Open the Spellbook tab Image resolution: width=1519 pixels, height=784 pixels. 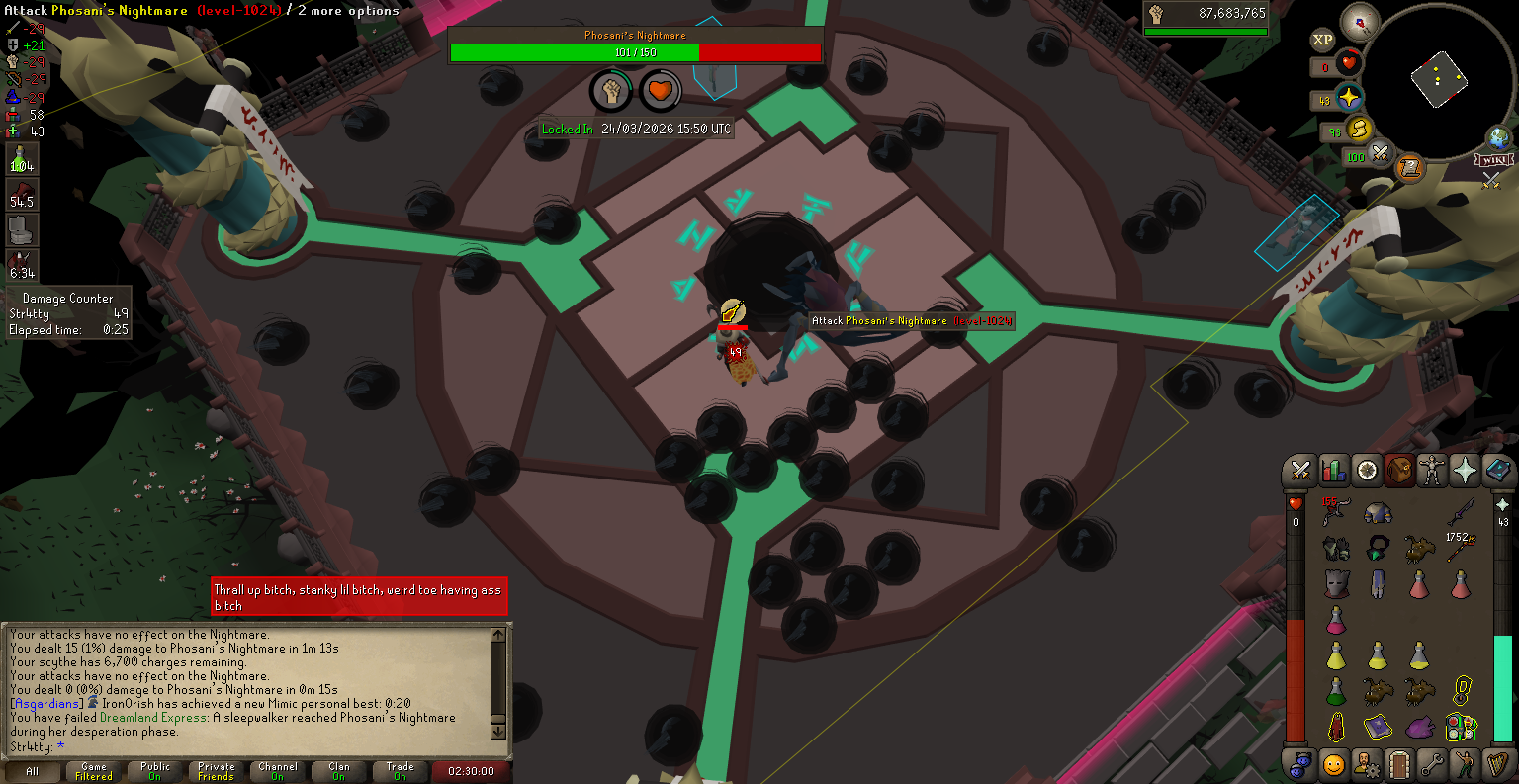click(x=1497, y=471)
